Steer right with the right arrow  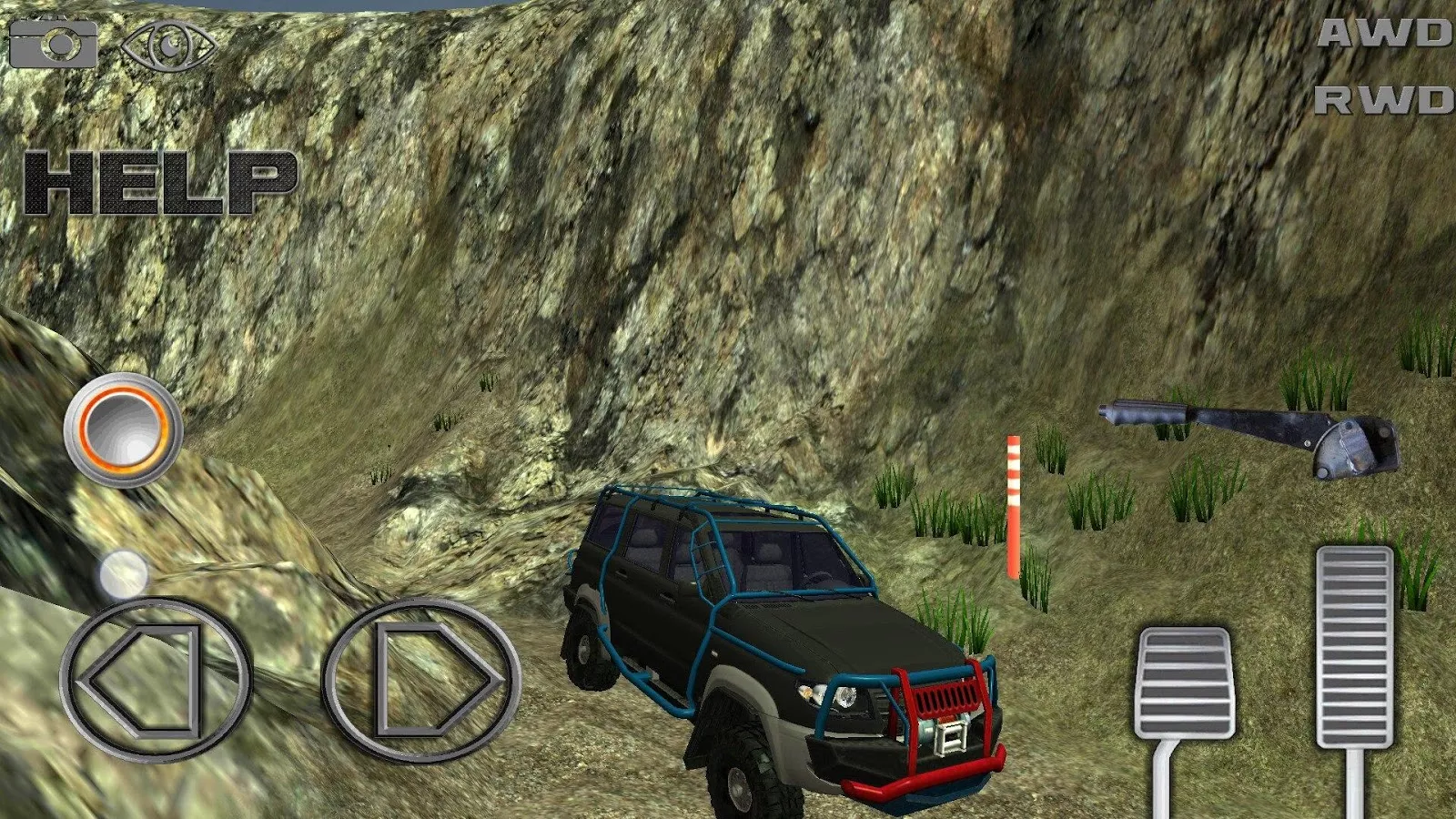(x=422, y=680)
